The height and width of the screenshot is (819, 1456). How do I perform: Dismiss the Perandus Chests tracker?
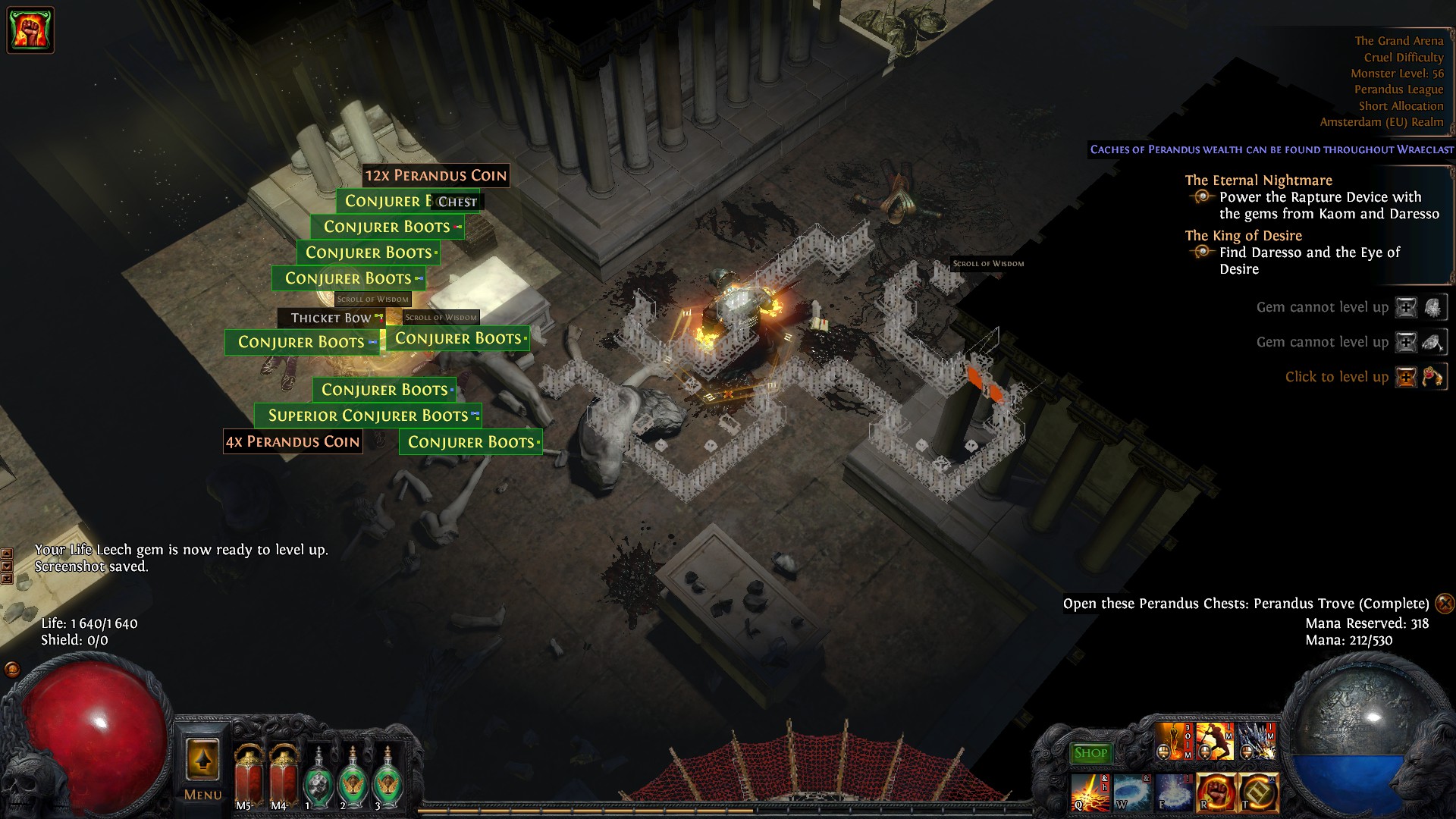(x=1445, y=604)
